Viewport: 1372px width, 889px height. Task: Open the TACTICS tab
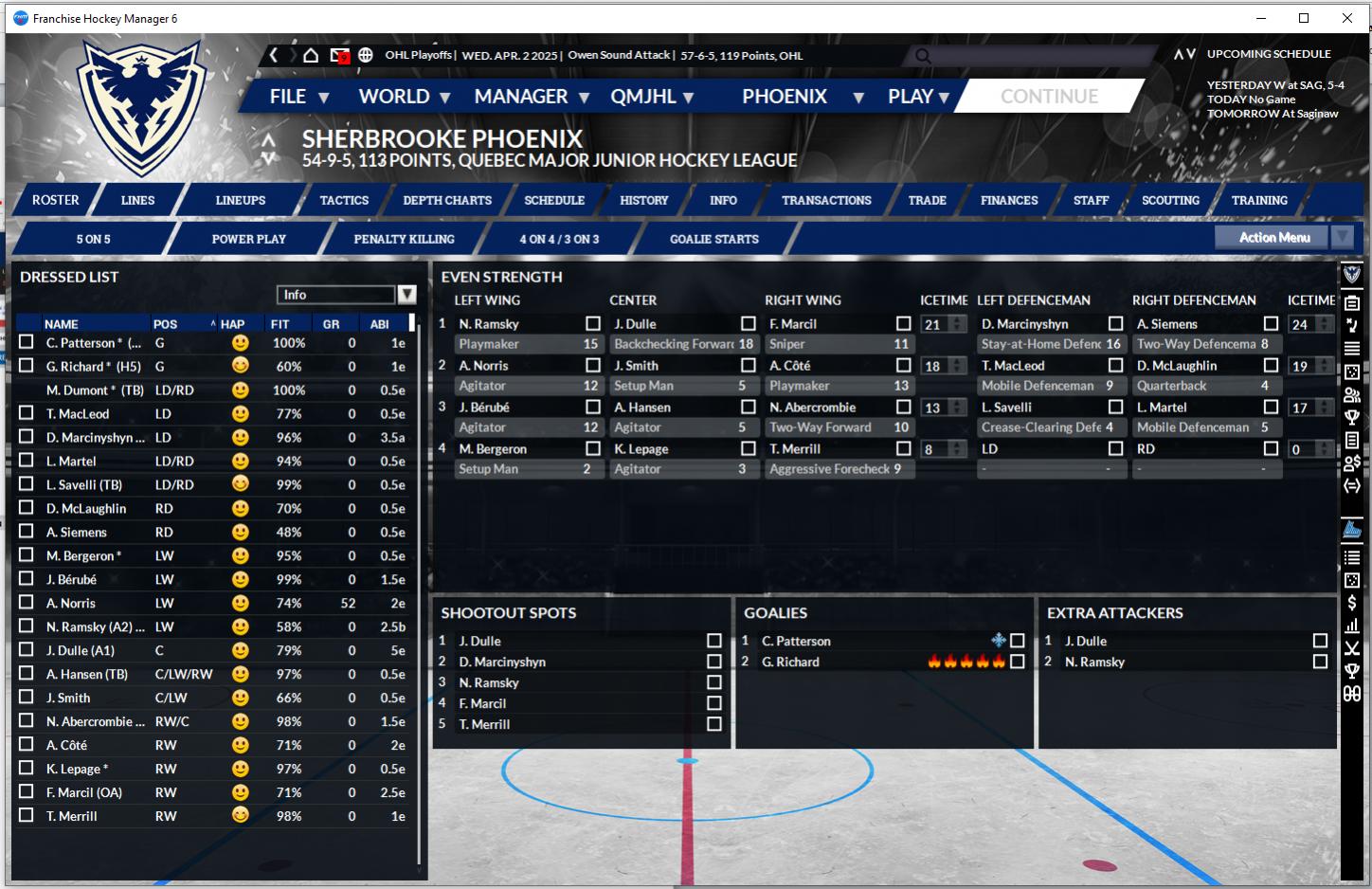point(344,200)
